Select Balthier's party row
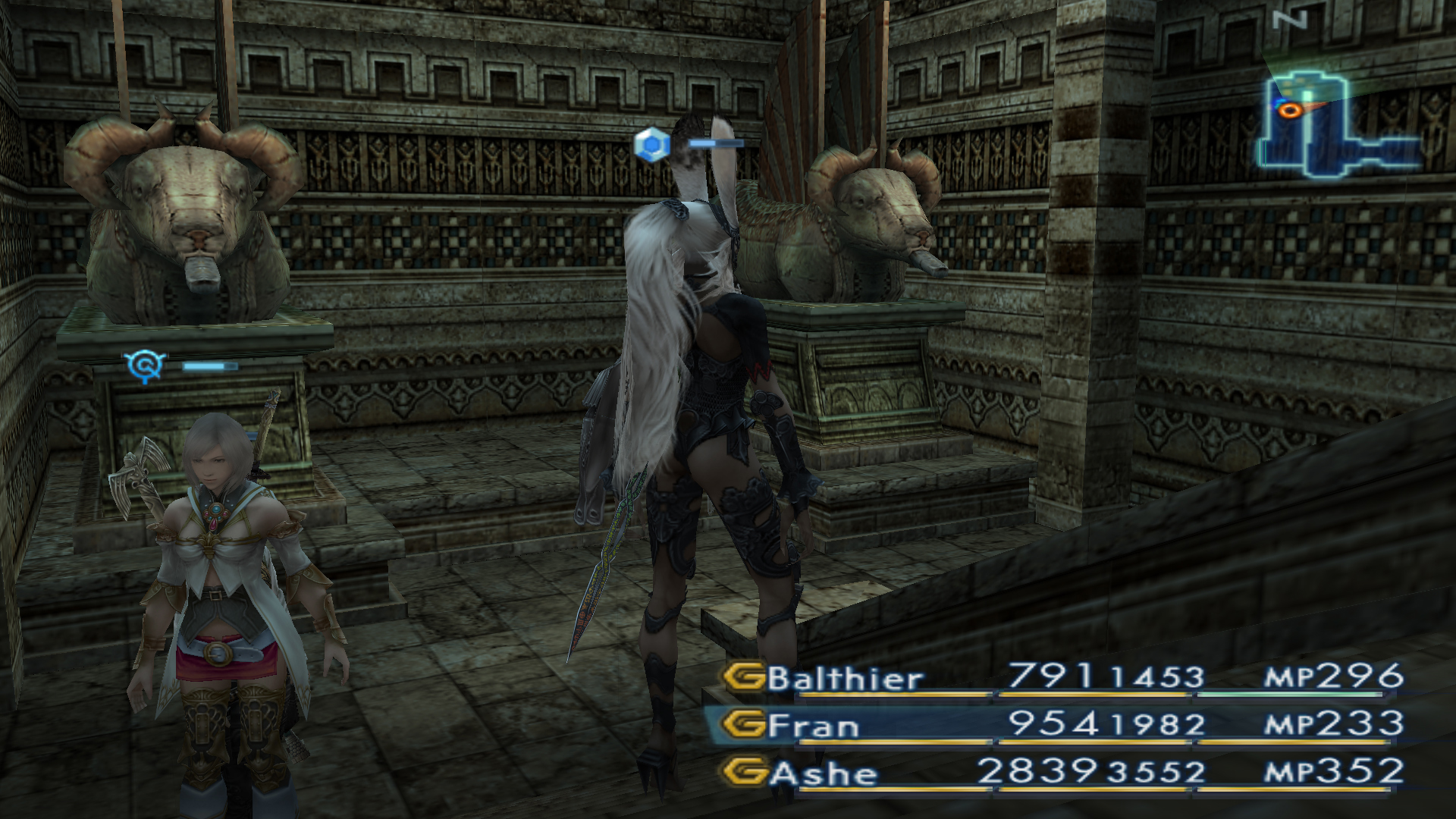 [1062, 677]
